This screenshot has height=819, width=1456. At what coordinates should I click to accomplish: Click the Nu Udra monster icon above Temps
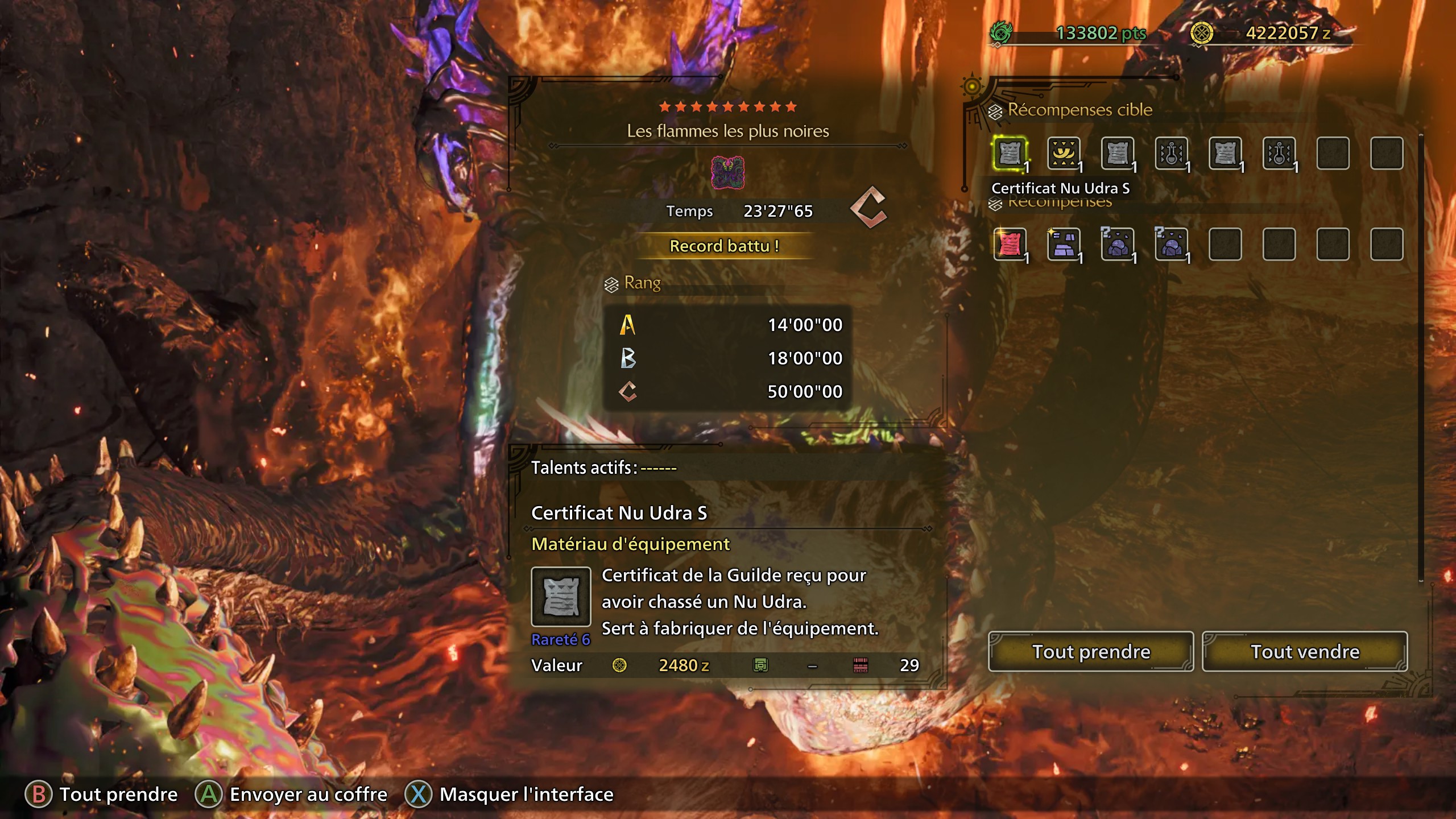[x=729, y=172]
